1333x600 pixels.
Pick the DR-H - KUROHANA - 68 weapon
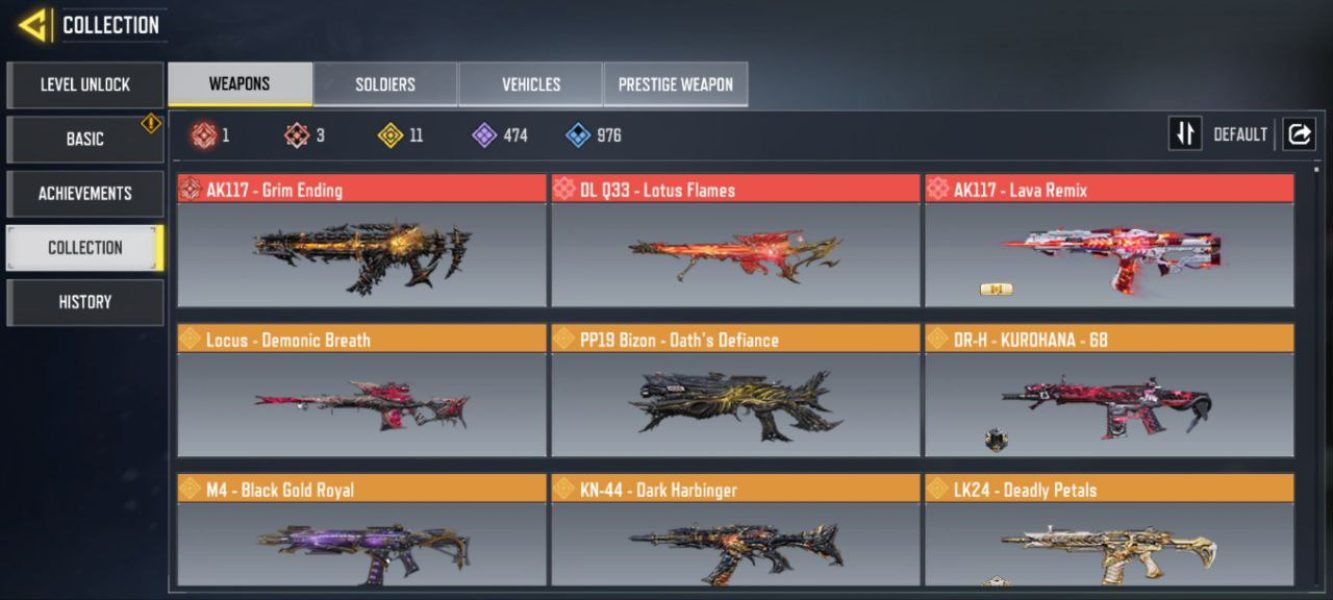[1109, 392]
